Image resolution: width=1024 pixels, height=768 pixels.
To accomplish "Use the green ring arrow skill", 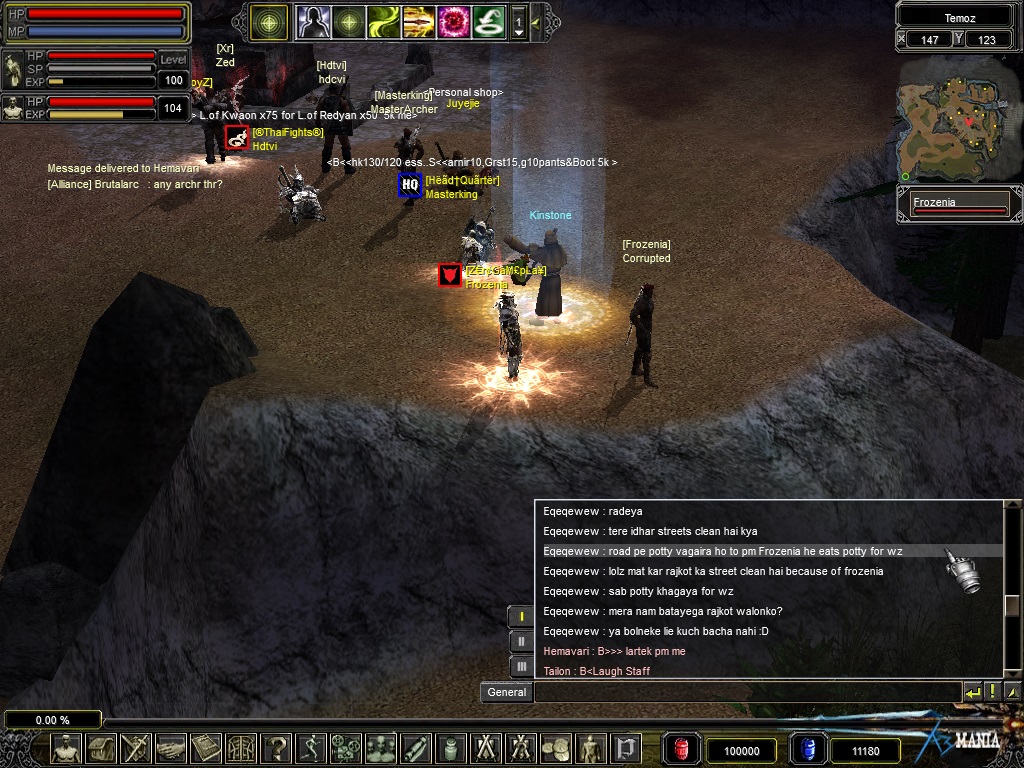I will click(488, 21).
